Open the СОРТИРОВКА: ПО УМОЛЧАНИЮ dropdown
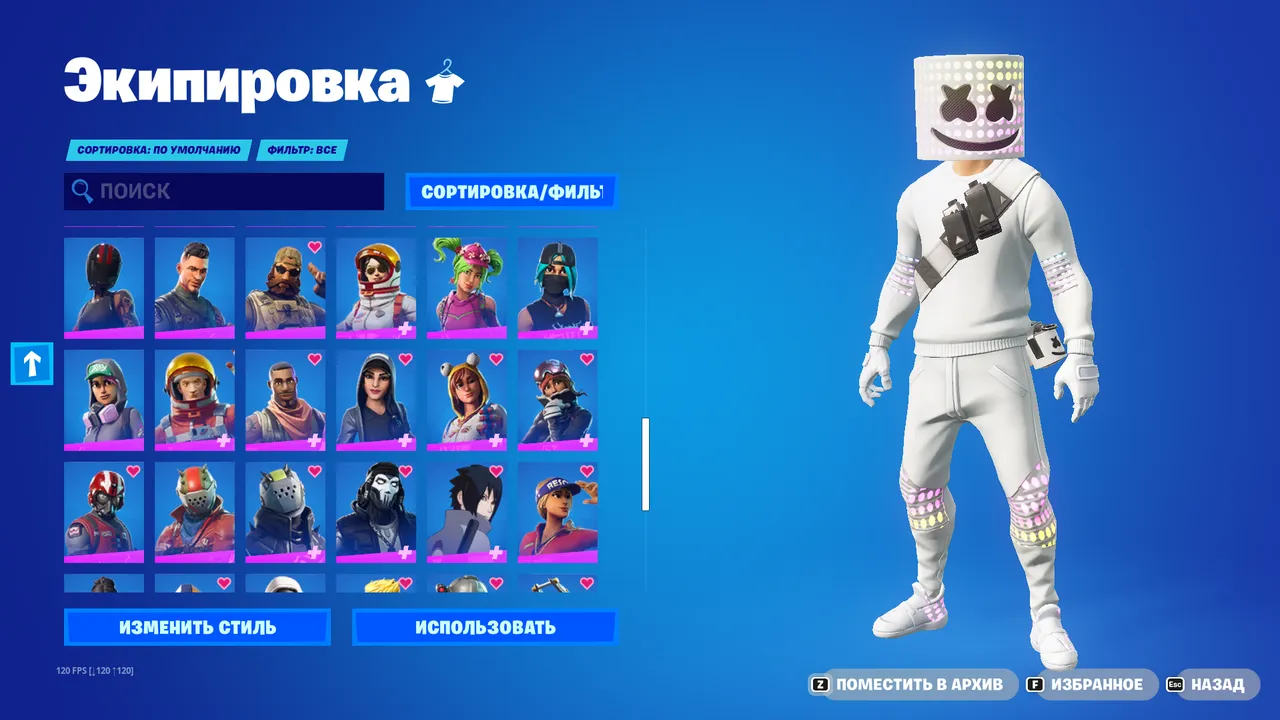This screenshot has width=1280, height=720. click(x=158, y=150)
